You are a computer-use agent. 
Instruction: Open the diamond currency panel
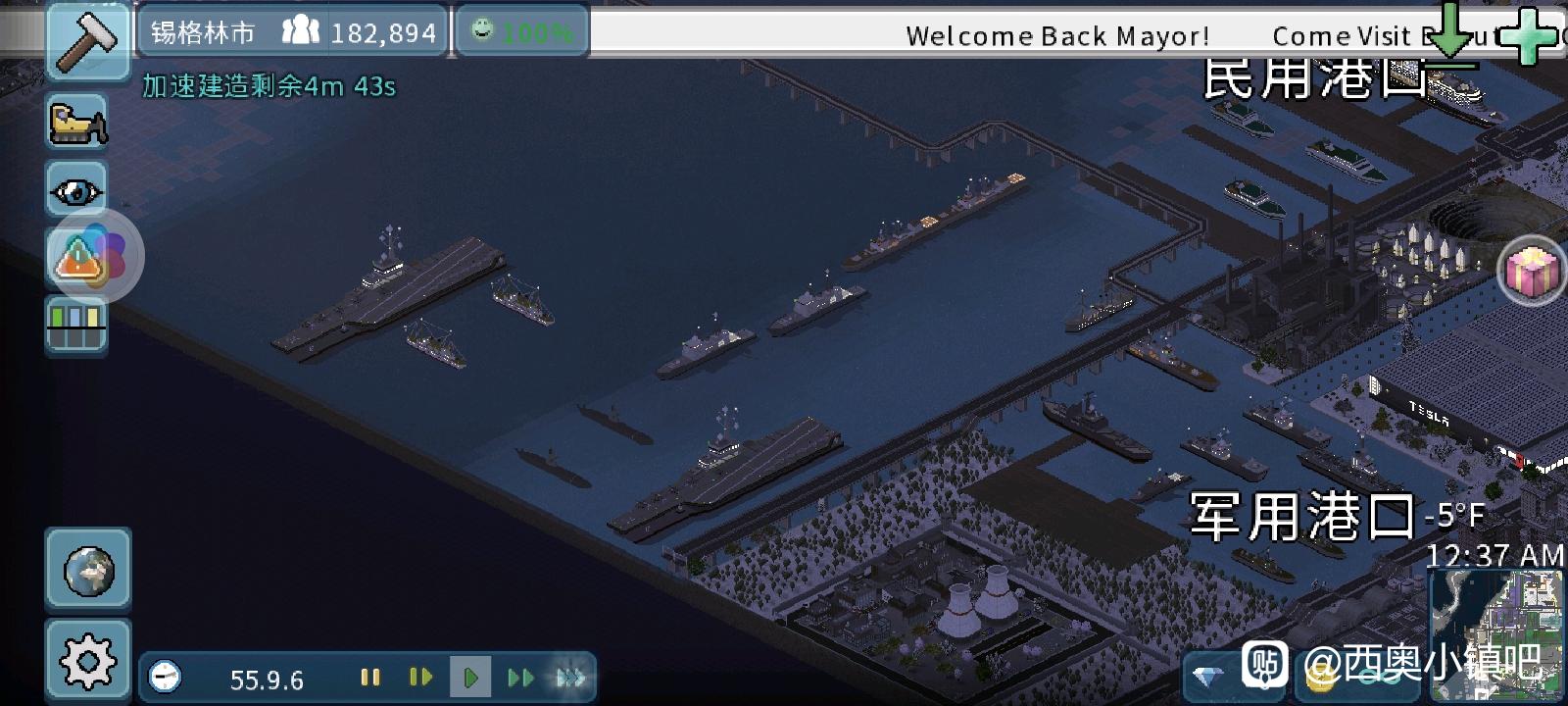1207,677
